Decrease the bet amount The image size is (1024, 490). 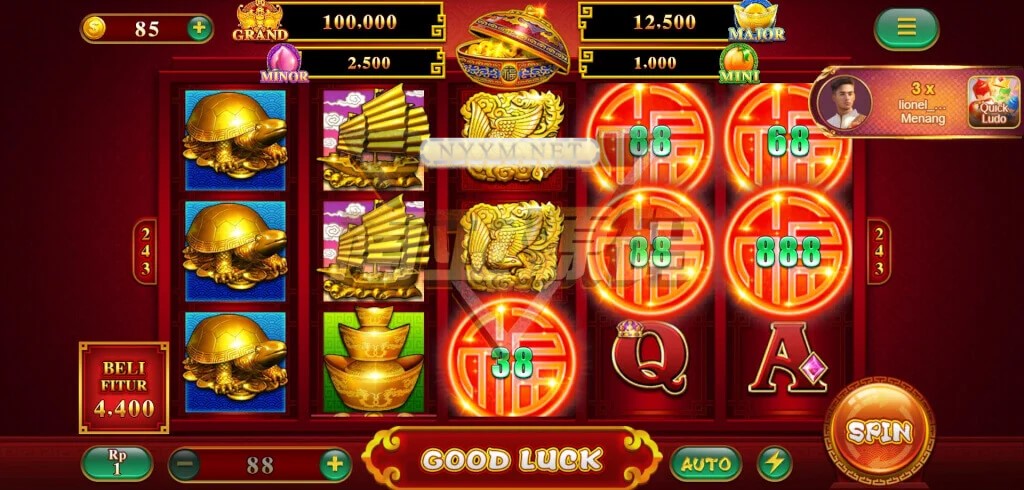[185, 464]
